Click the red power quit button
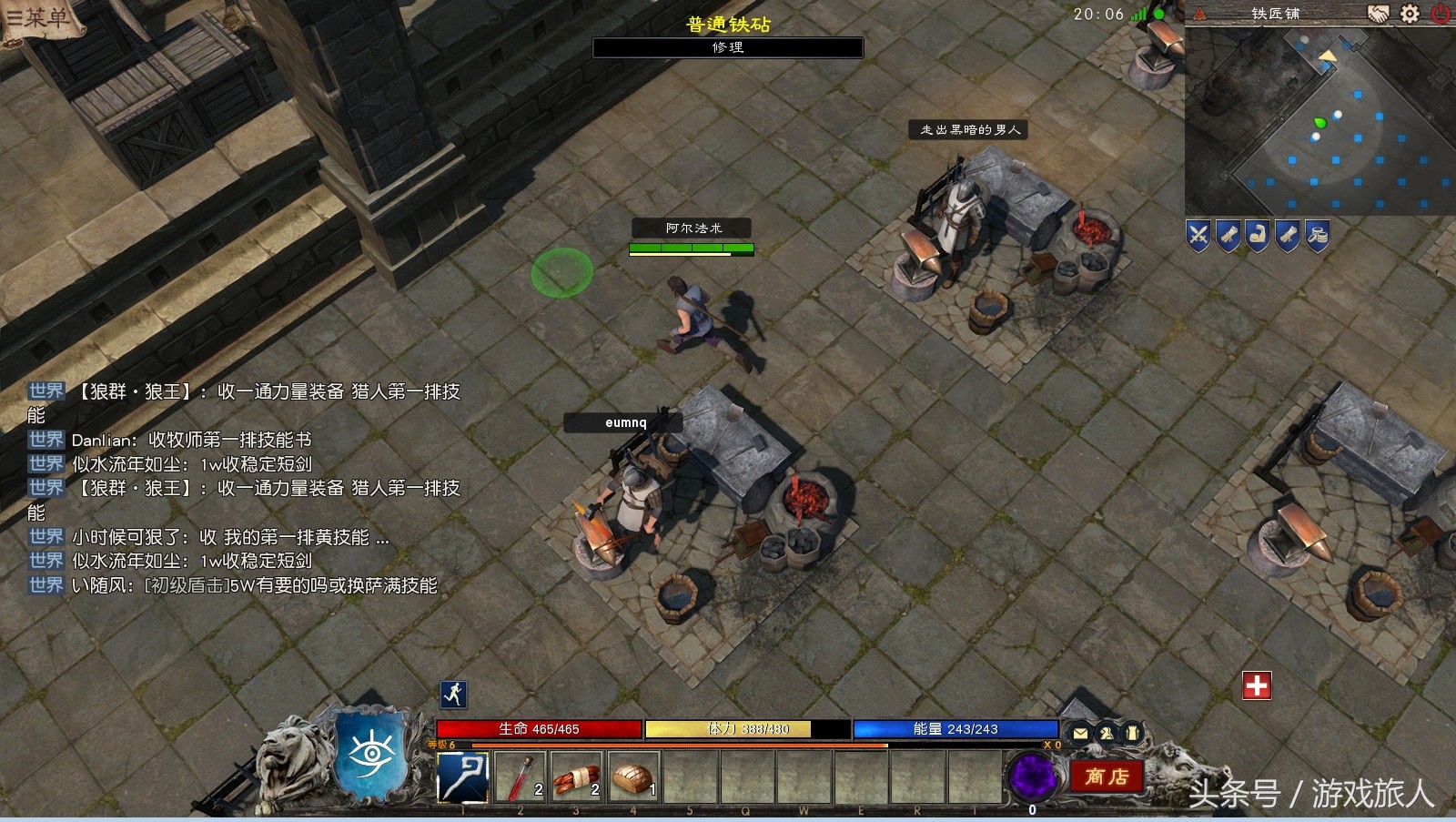The image size is (1456, 822). point(1441,14)
